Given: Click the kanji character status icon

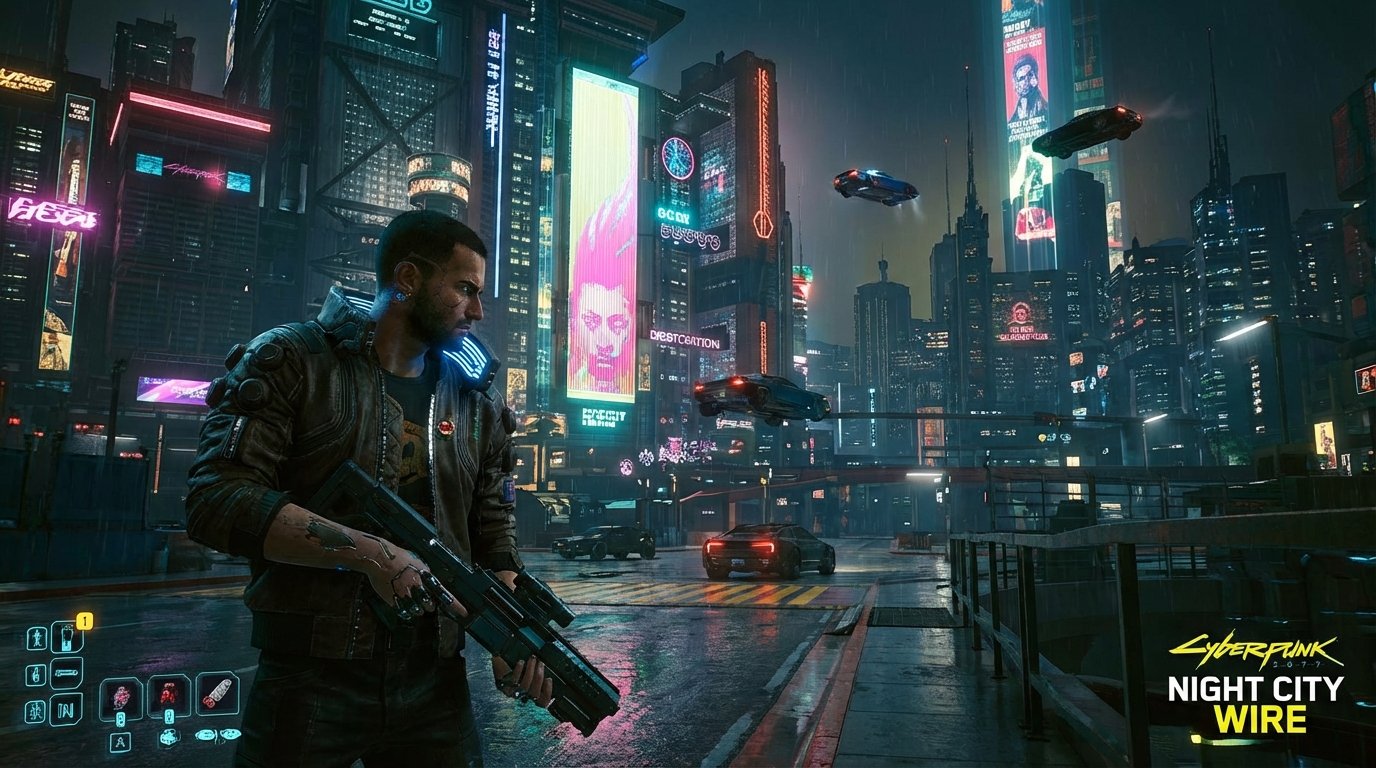Looking at the screenshot, I should (x=38, y=707).
